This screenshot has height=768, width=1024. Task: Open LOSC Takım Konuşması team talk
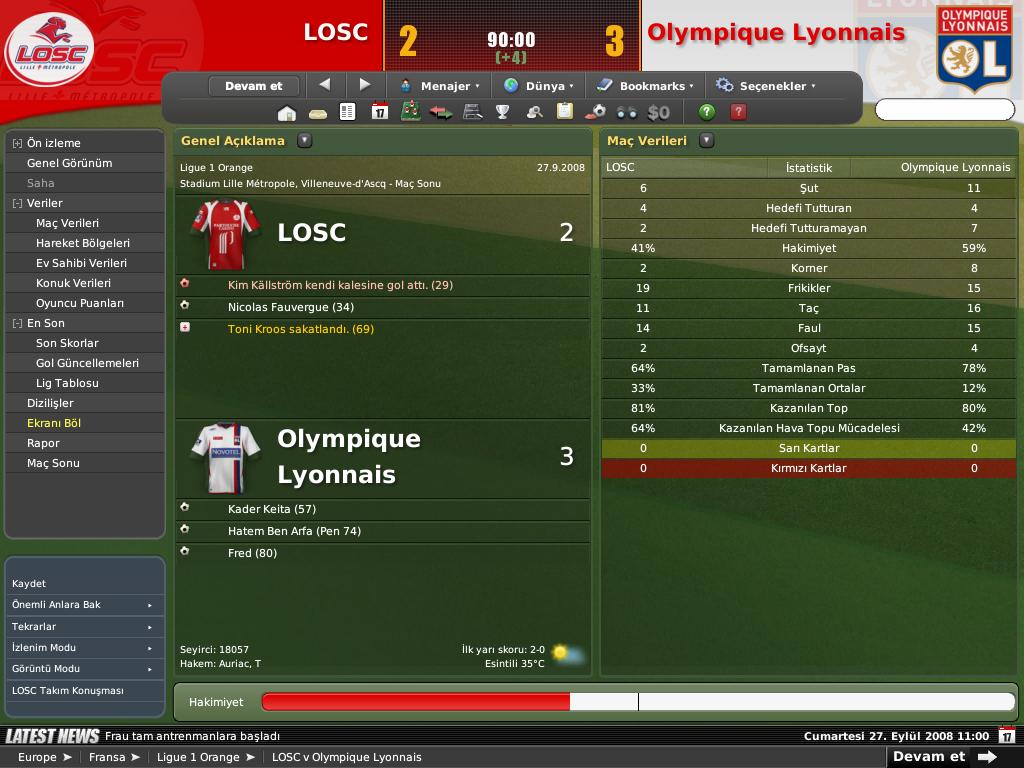click(x=67, y=691)
